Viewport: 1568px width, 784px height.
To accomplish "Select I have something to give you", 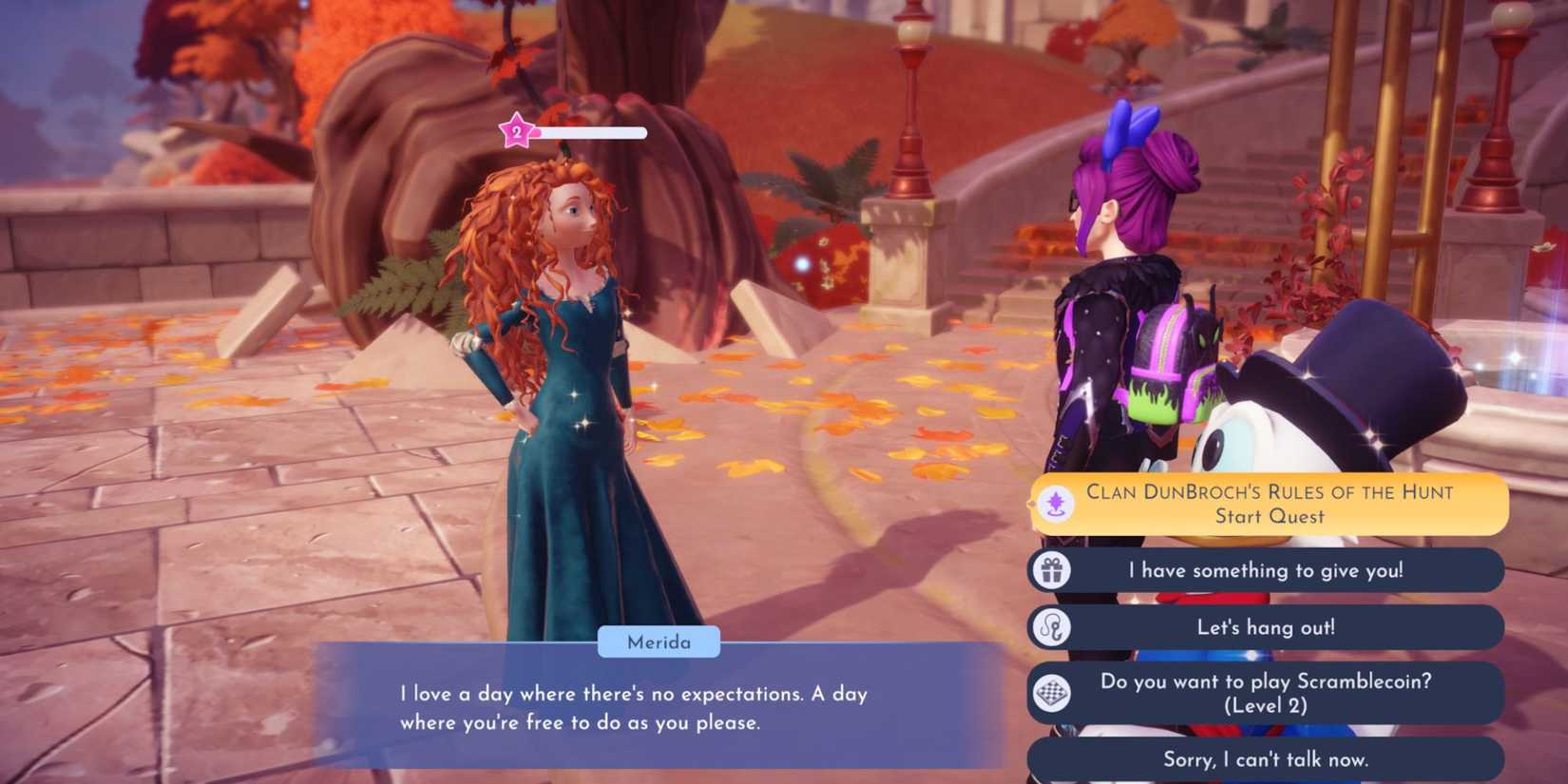I will point(1266,570).
